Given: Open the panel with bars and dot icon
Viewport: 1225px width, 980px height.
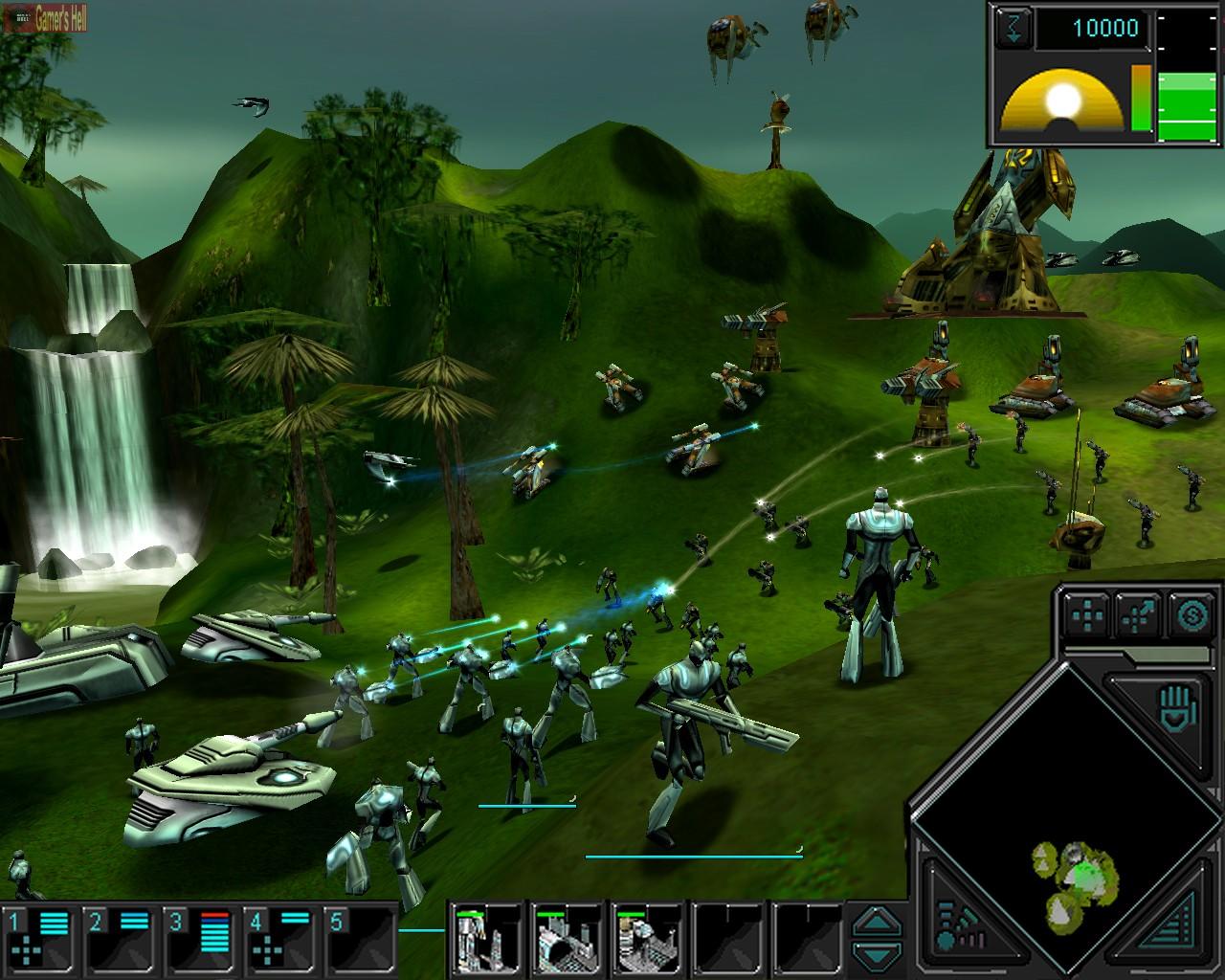Looking at the screenshot, I should 955,925.
